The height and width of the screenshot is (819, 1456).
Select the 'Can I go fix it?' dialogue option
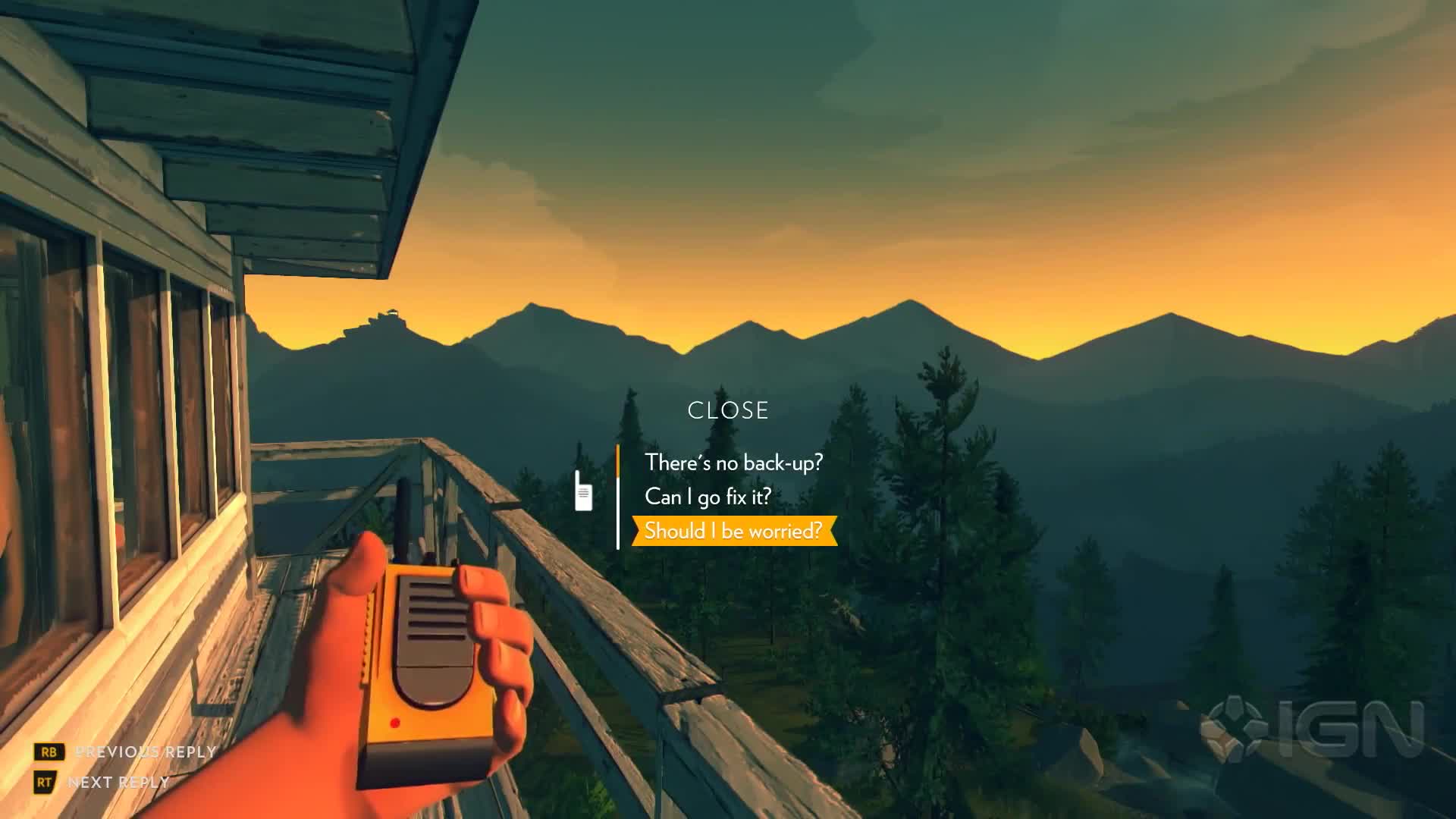708,497
